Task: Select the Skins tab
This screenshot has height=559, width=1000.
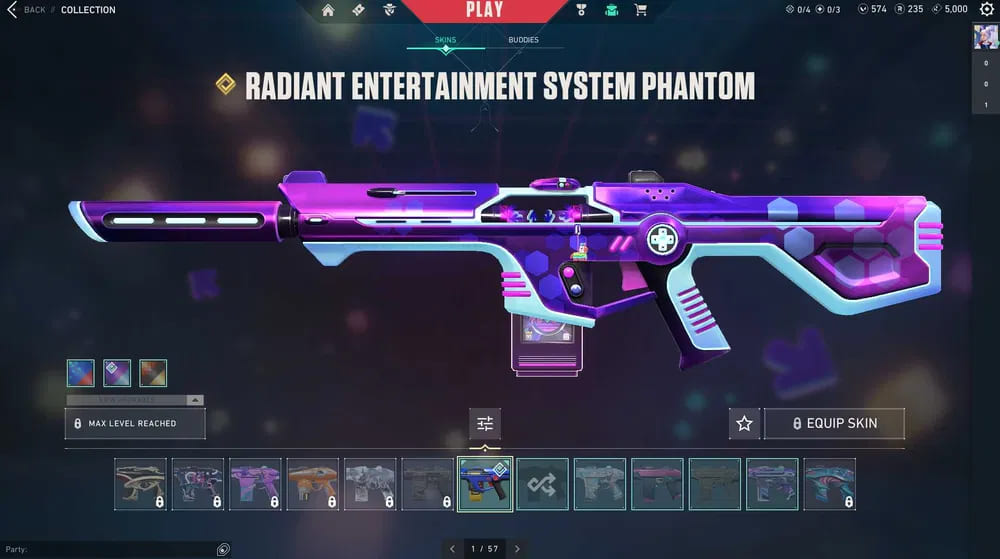Action: pyautogui.click(x=445, y=40)
